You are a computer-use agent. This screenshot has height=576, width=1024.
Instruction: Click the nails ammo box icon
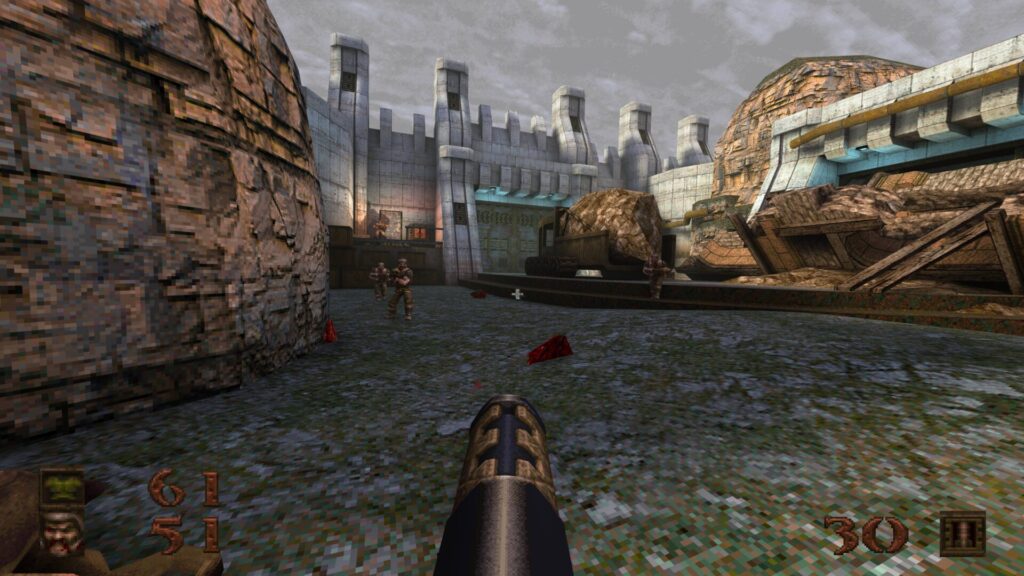coord(962,534)
